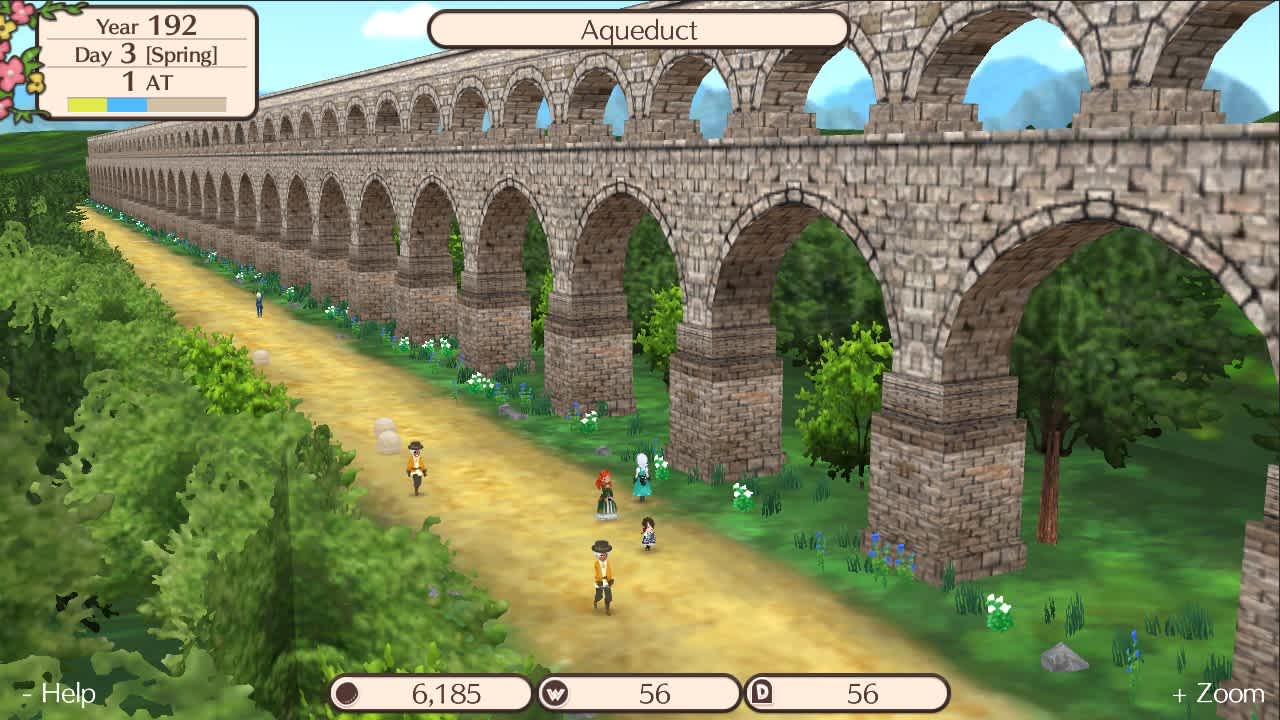
Task: Select the date panel header
Action: tap(146, 27)
